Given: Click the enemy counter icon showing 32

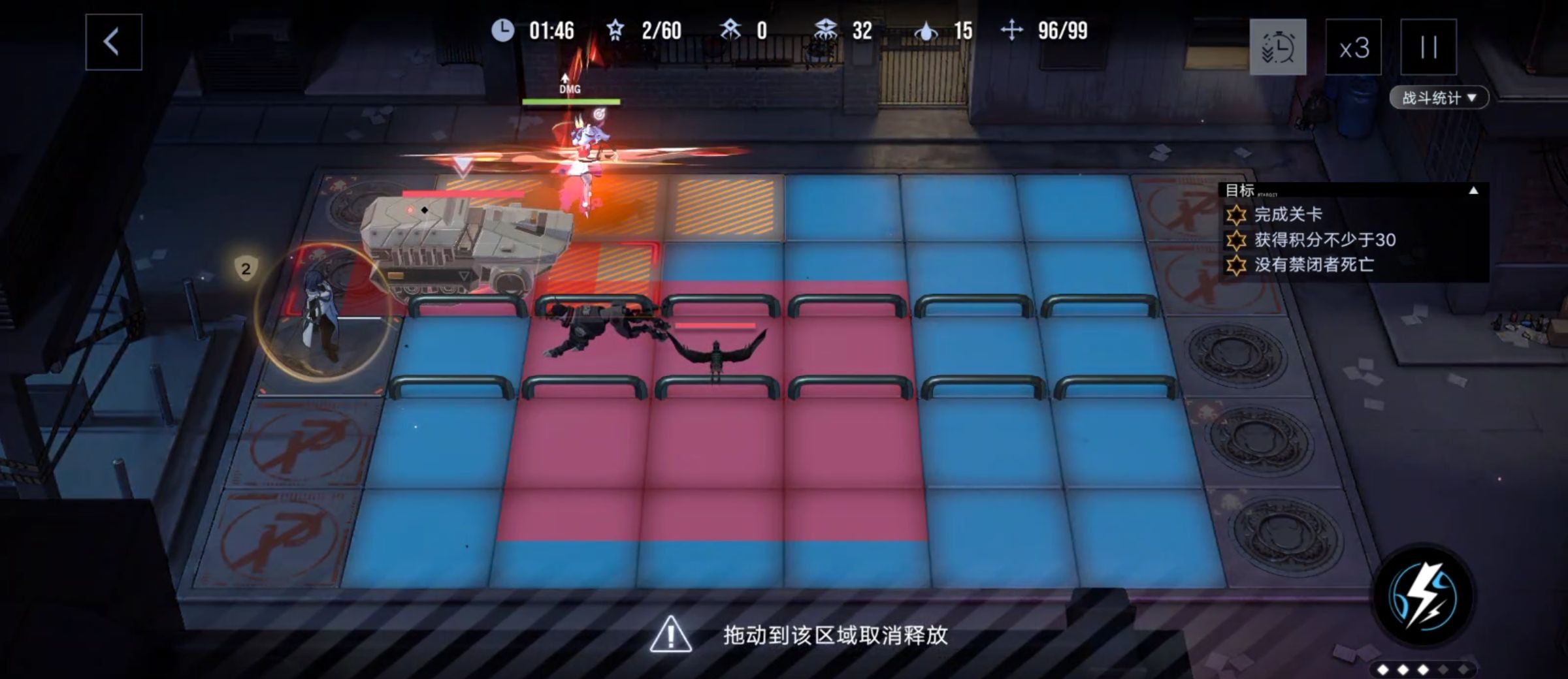Looking at the screenshot, I should [825, 30].
